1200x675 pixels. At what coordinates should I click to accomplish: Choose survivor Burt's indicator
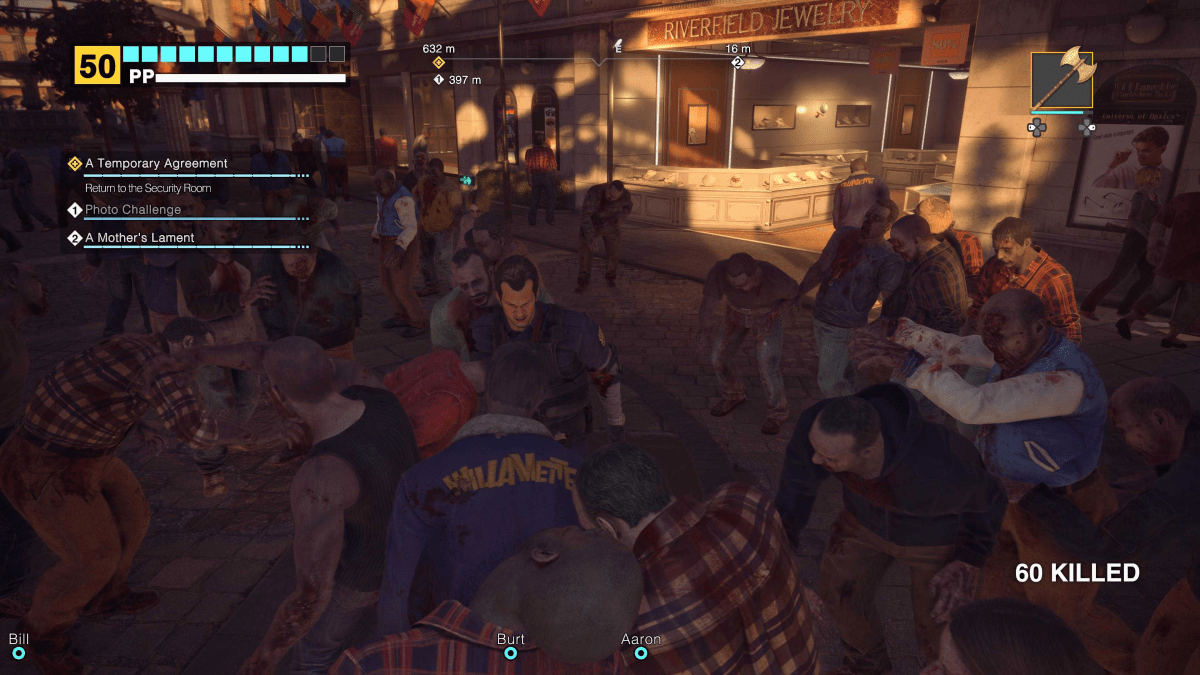[510, 653]
